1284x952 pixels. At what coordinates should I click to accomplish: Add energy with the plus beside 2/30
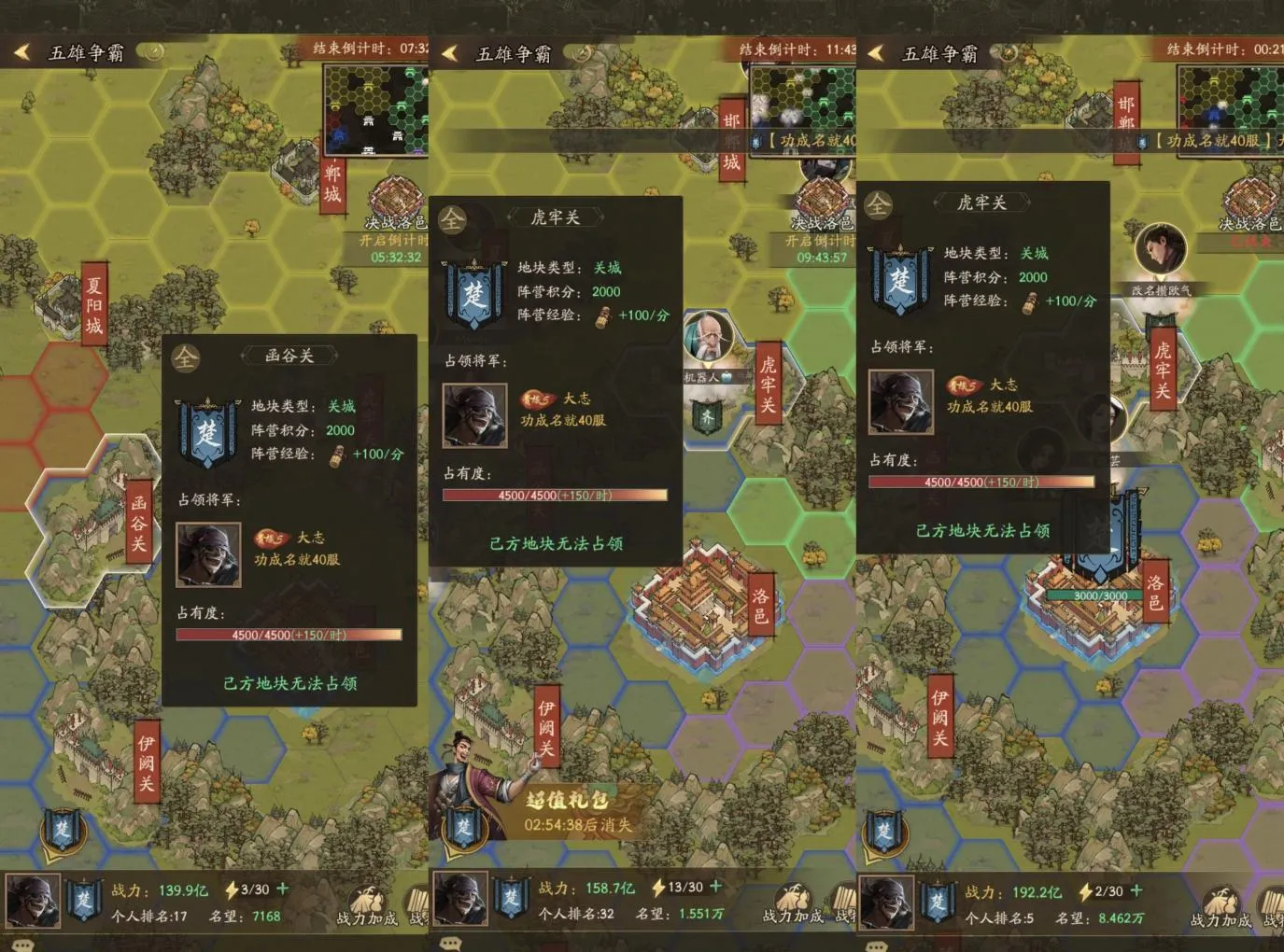[1136, 891]
